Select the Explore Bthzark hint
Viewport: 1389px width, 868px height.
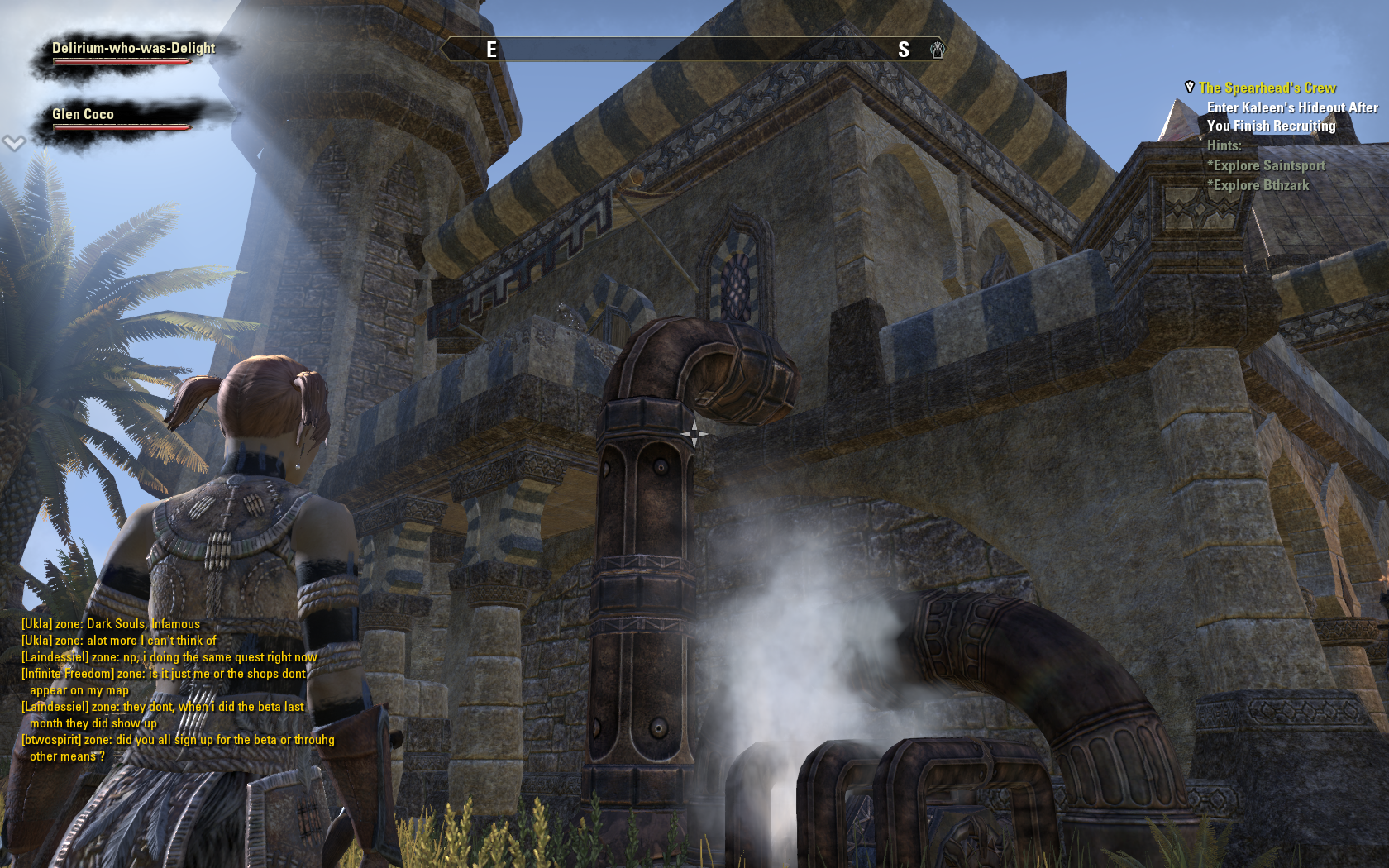(x=1258, y=185)
